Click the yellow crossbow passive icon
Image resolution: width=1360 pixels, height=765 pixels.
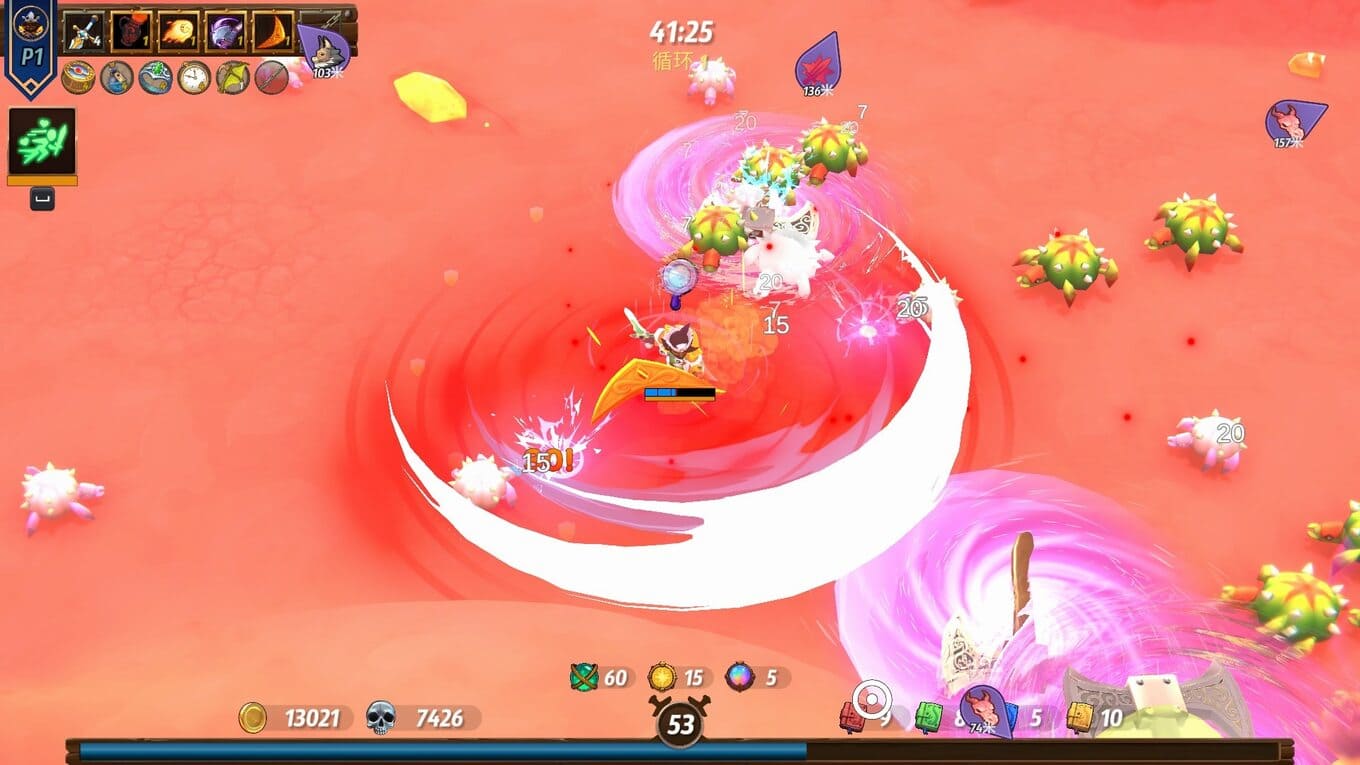click(233, 77)
